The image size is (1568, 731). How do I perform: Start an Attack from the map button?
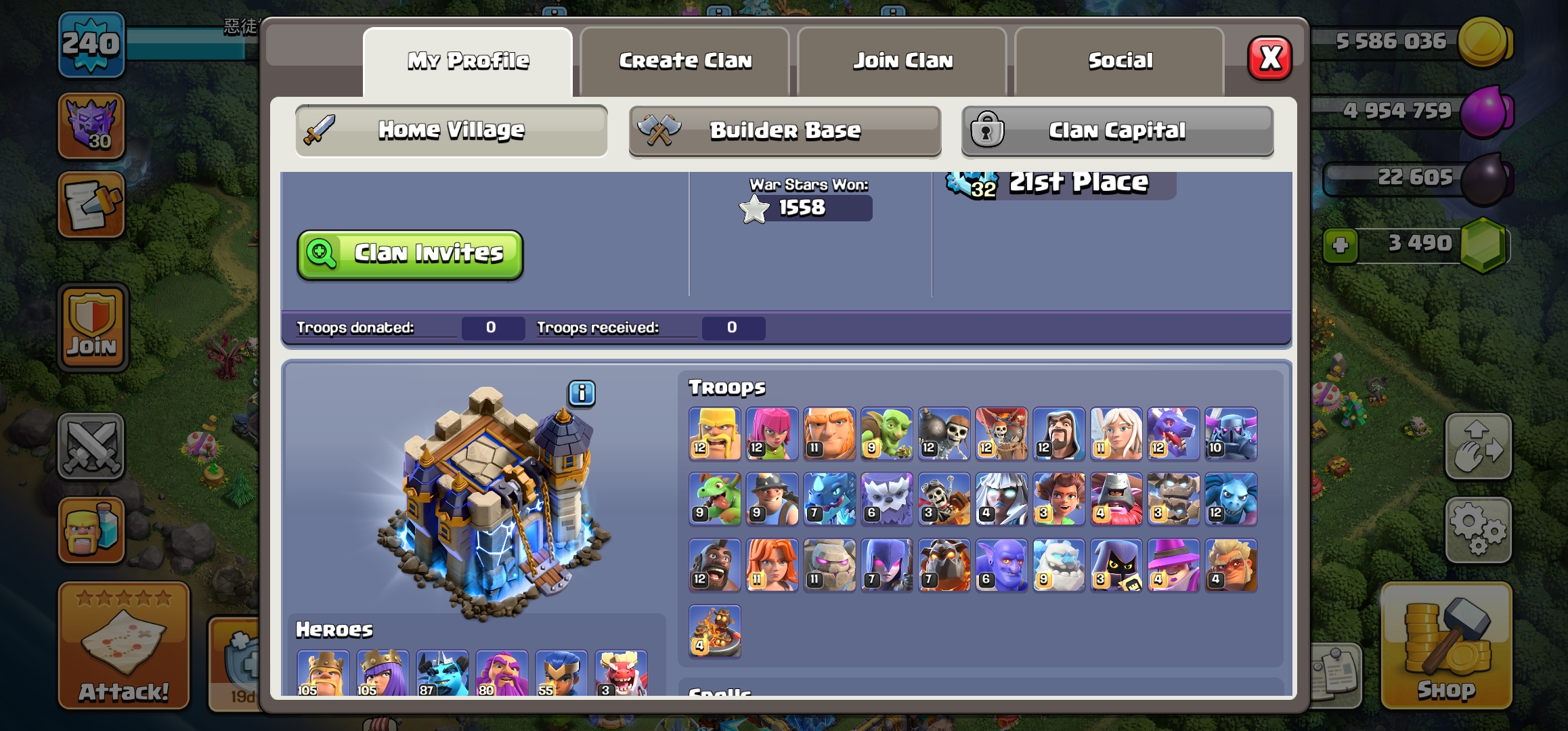[124, 646]
